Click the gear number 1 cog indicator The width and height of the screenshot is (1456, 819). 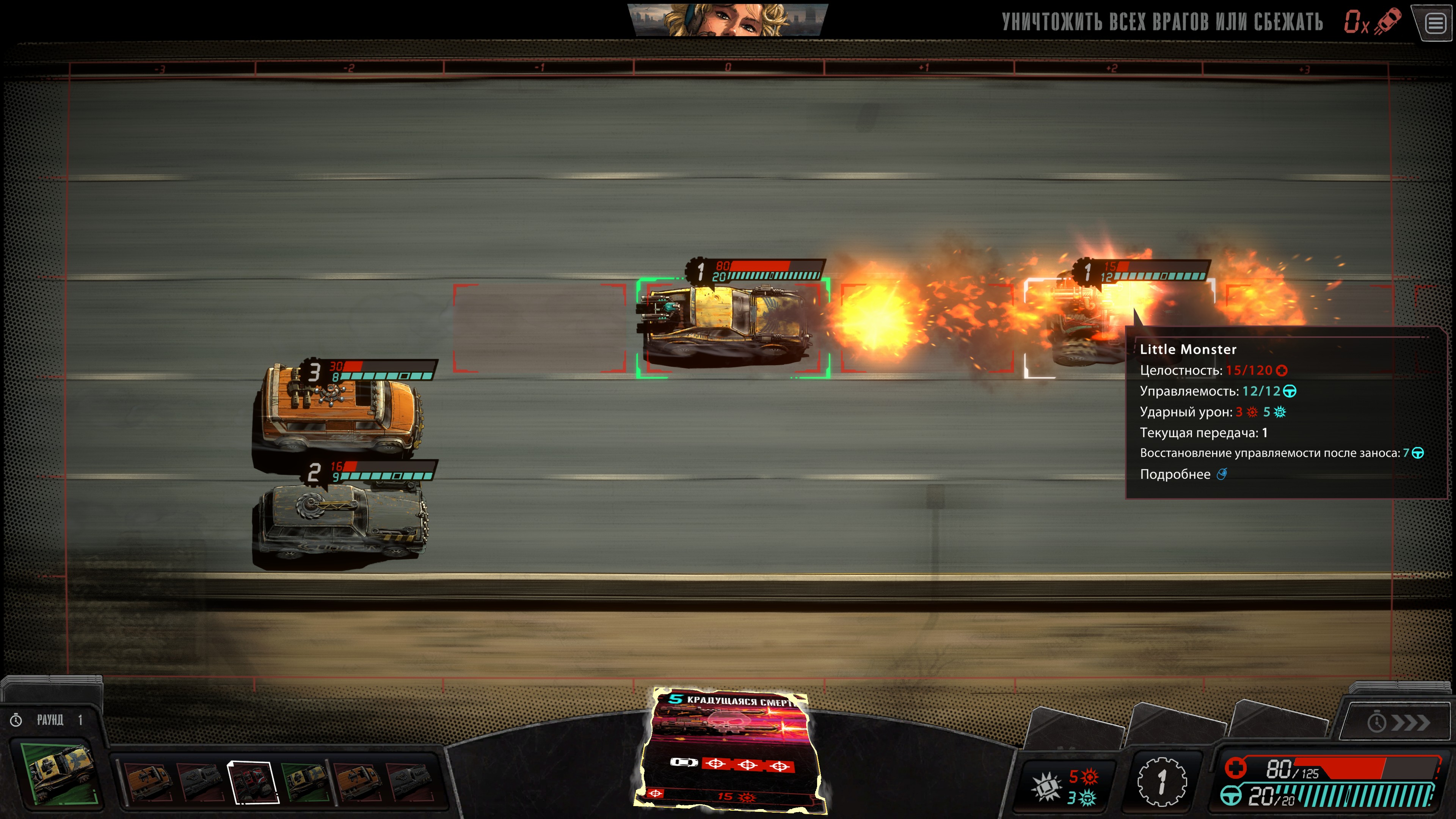point(1161,782)
